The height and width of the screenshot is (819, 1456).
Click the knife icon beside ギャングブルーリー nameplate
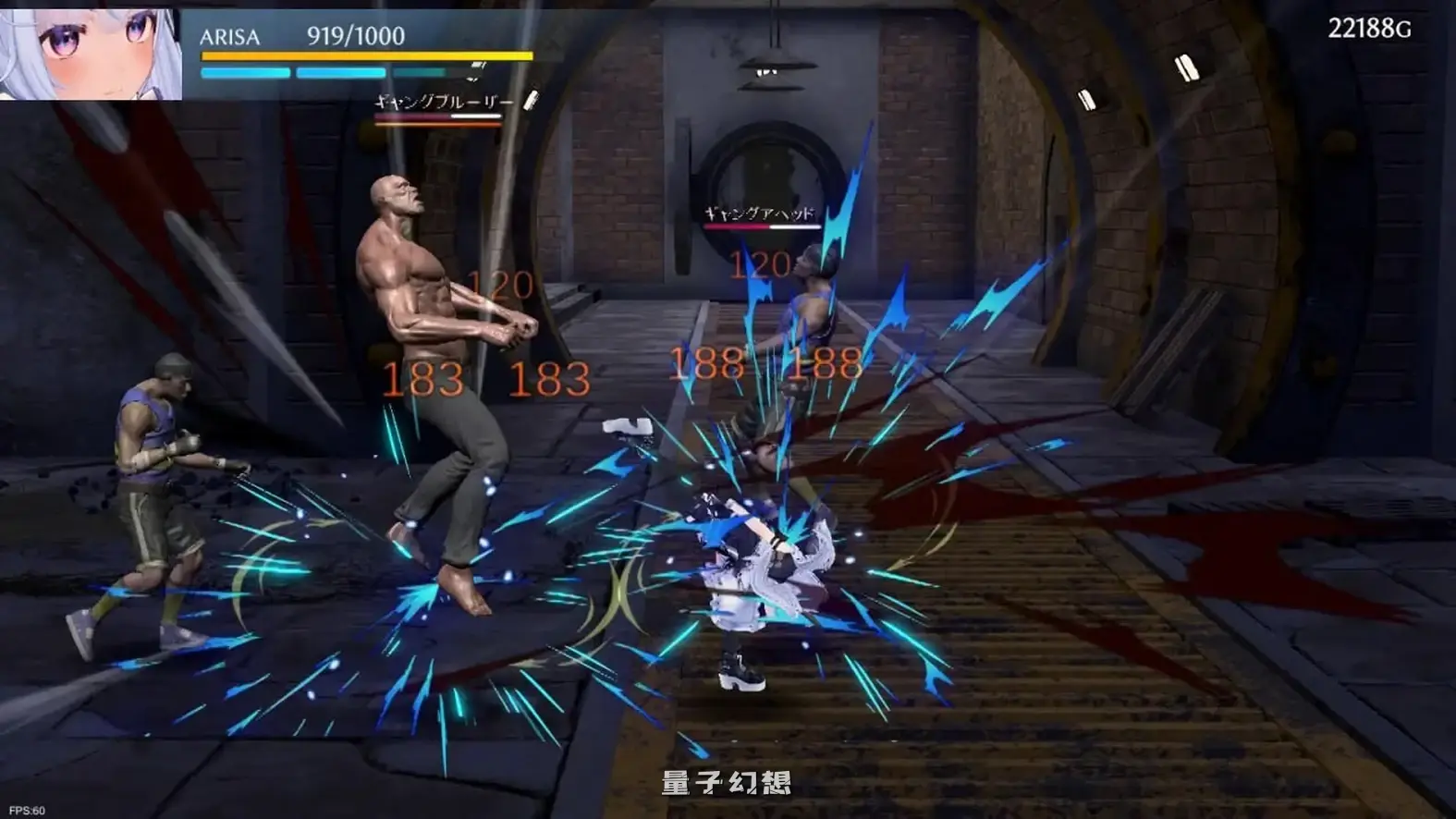pos(532,99)
